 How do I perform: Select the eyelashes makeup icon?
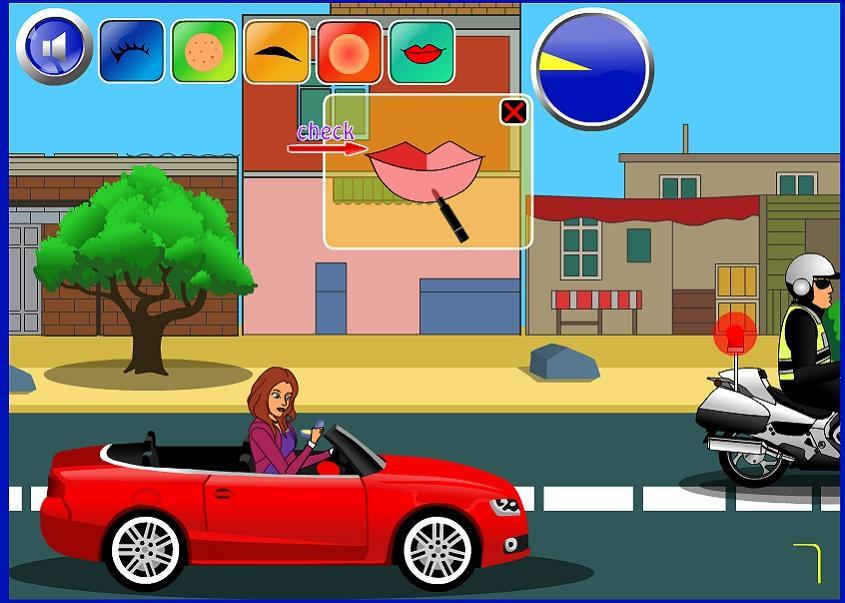(131, 51)
